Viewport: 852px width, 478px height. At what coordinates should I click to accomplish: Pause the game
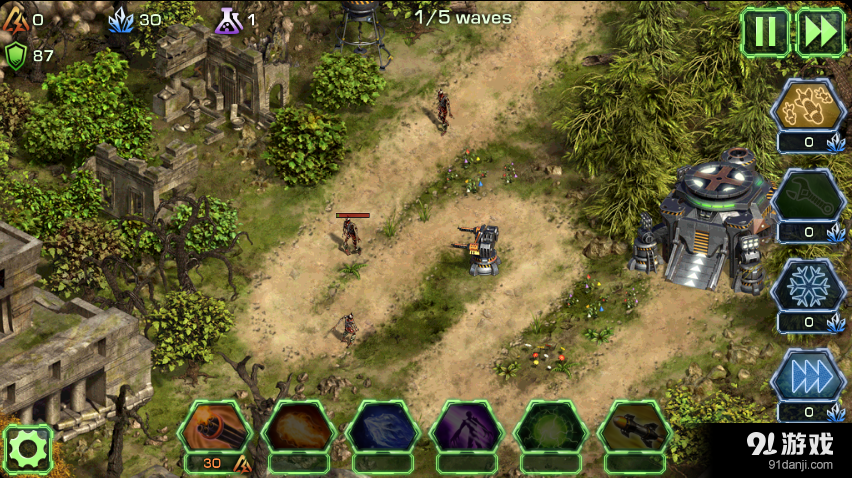(x=765, y=32)
